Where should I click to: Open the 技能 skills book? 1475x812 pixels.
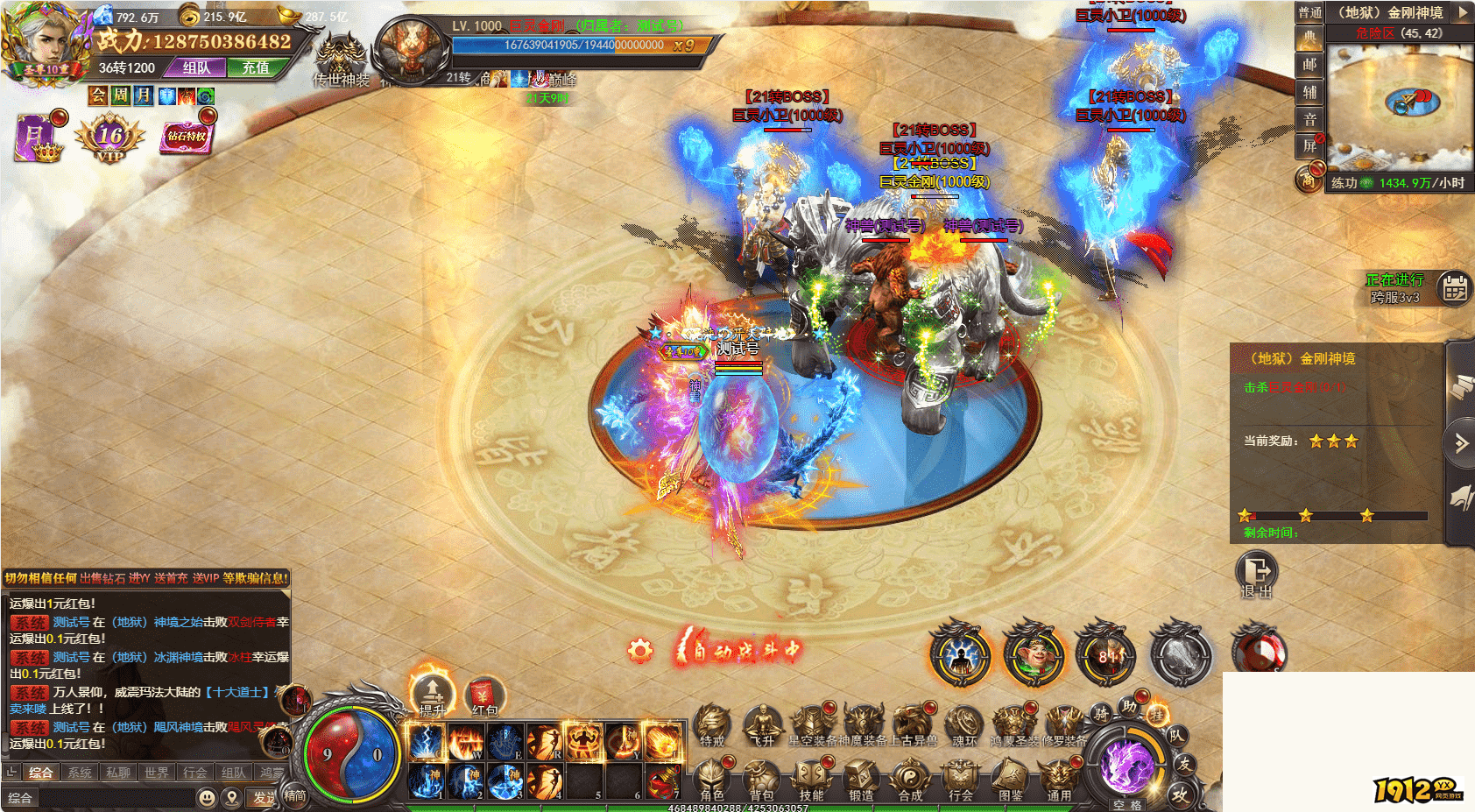click(811, 778)
